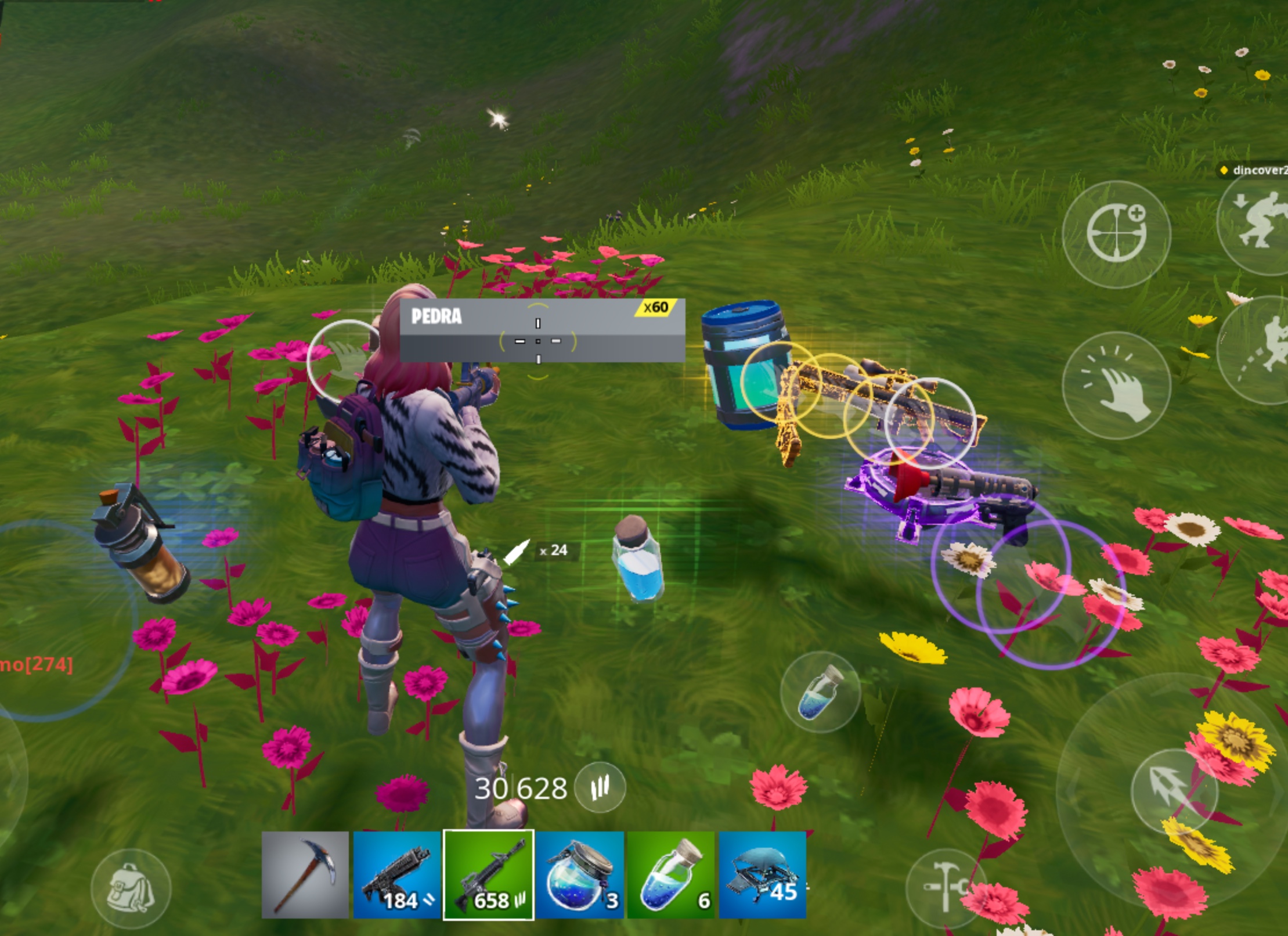
Task: Select the pickaxe hotbar slot
Action: [x=305, y=875]
